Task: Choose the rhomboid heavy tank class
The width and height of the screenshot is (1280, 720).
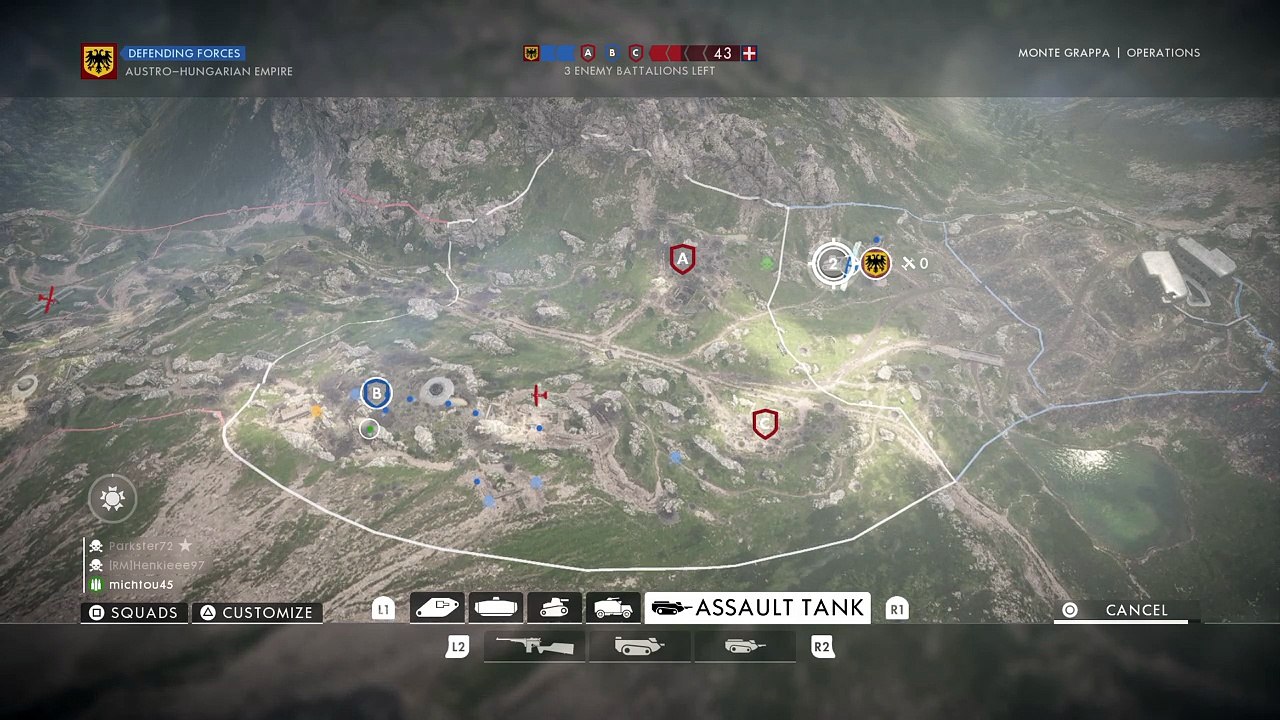Action: (437, 607)
